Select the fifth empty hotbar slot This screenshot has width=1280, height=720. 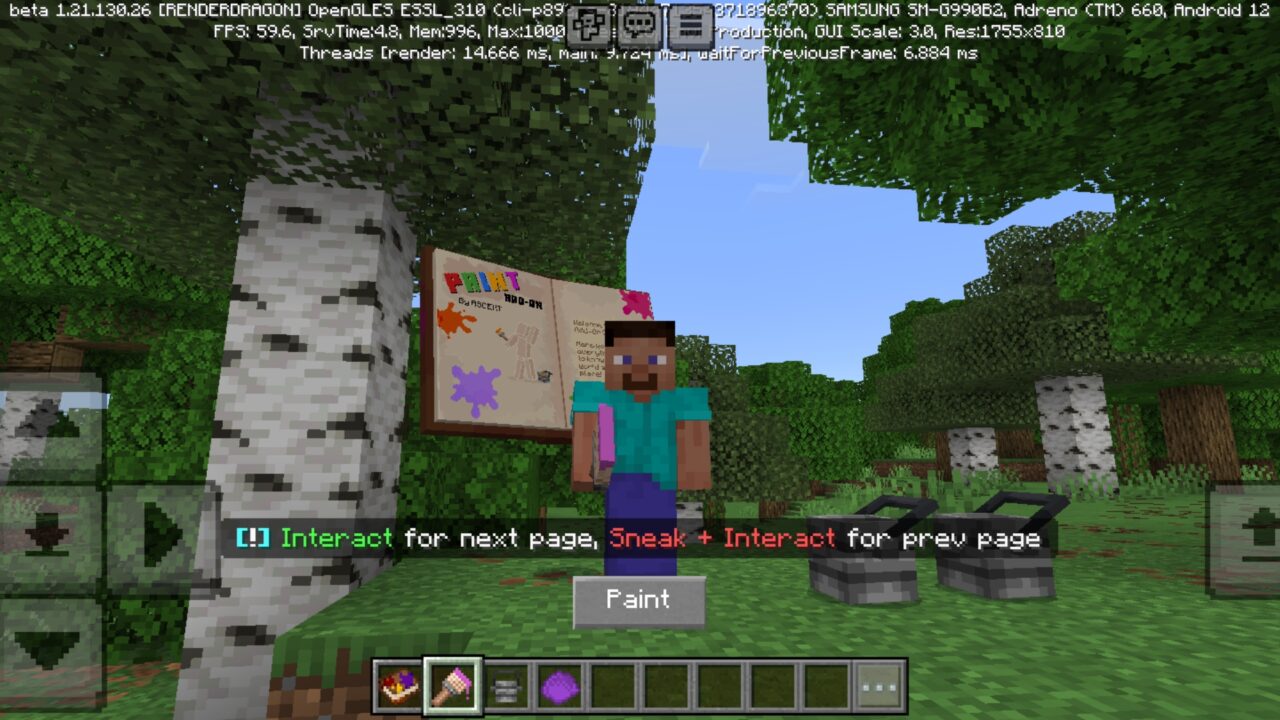pyautogui.click(x=615, y=684)
